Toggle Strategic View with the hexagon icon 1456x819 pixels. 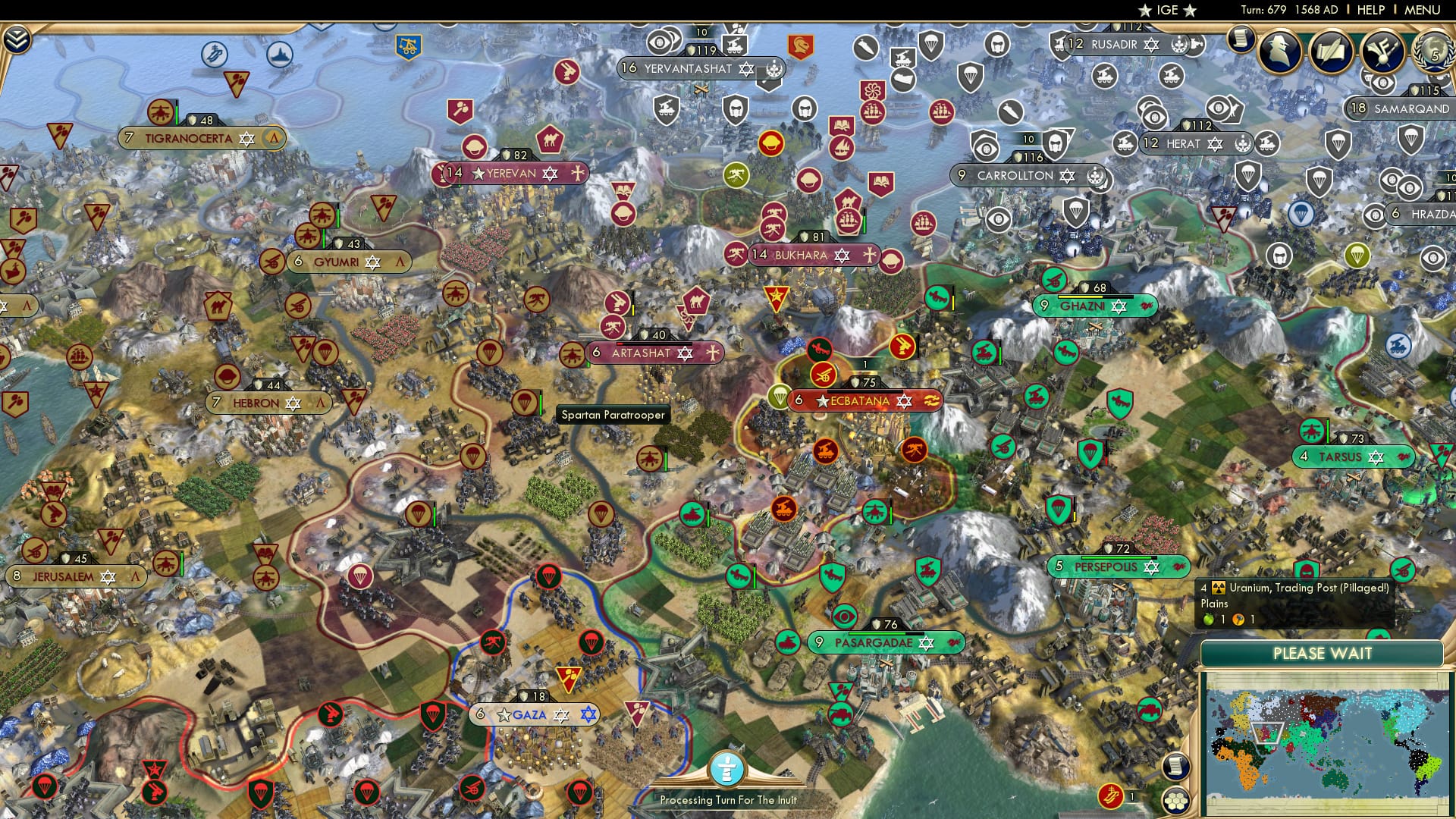coord(1177,801)
